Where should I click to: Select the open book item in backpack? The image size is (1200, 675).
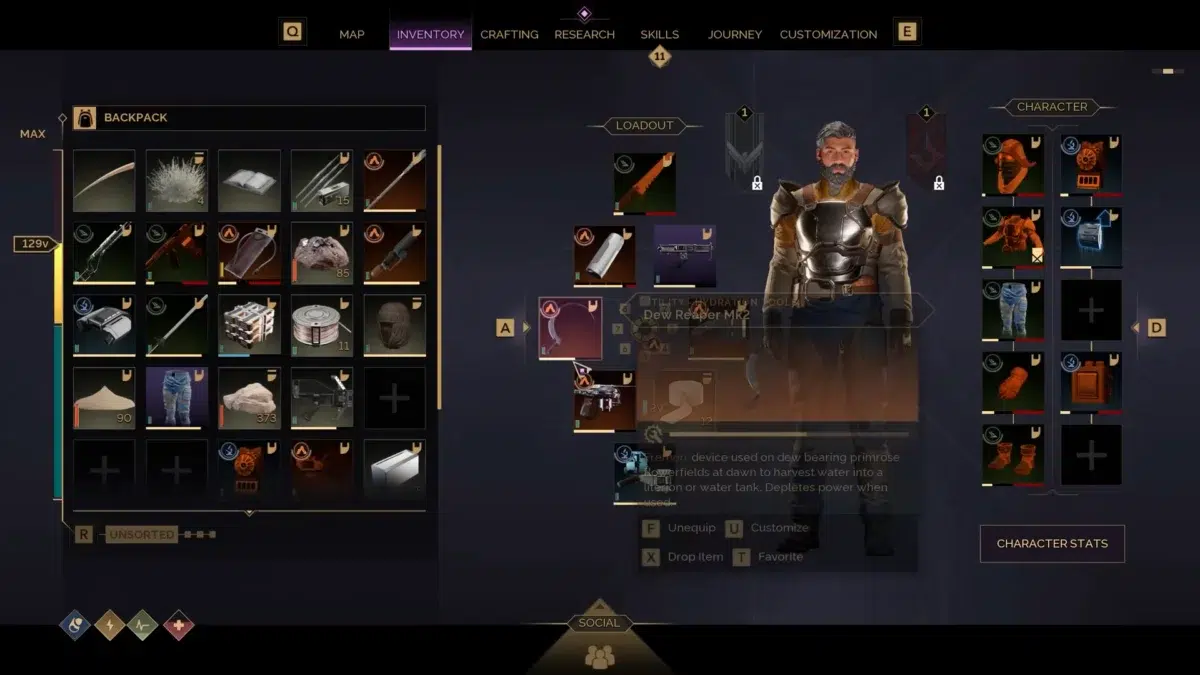point(249,181)
